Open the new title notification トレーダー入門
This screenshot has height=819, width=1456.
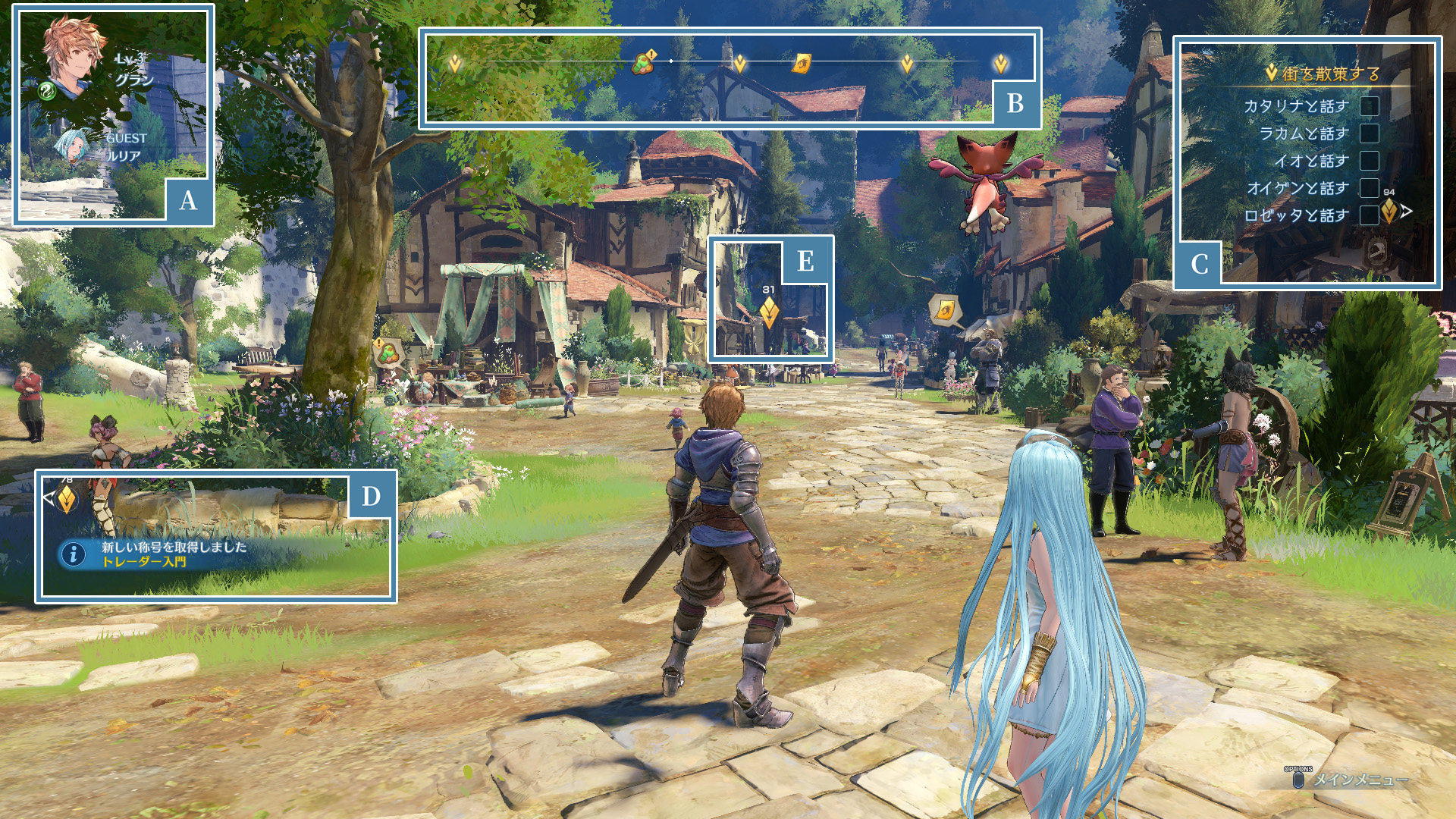174,554
